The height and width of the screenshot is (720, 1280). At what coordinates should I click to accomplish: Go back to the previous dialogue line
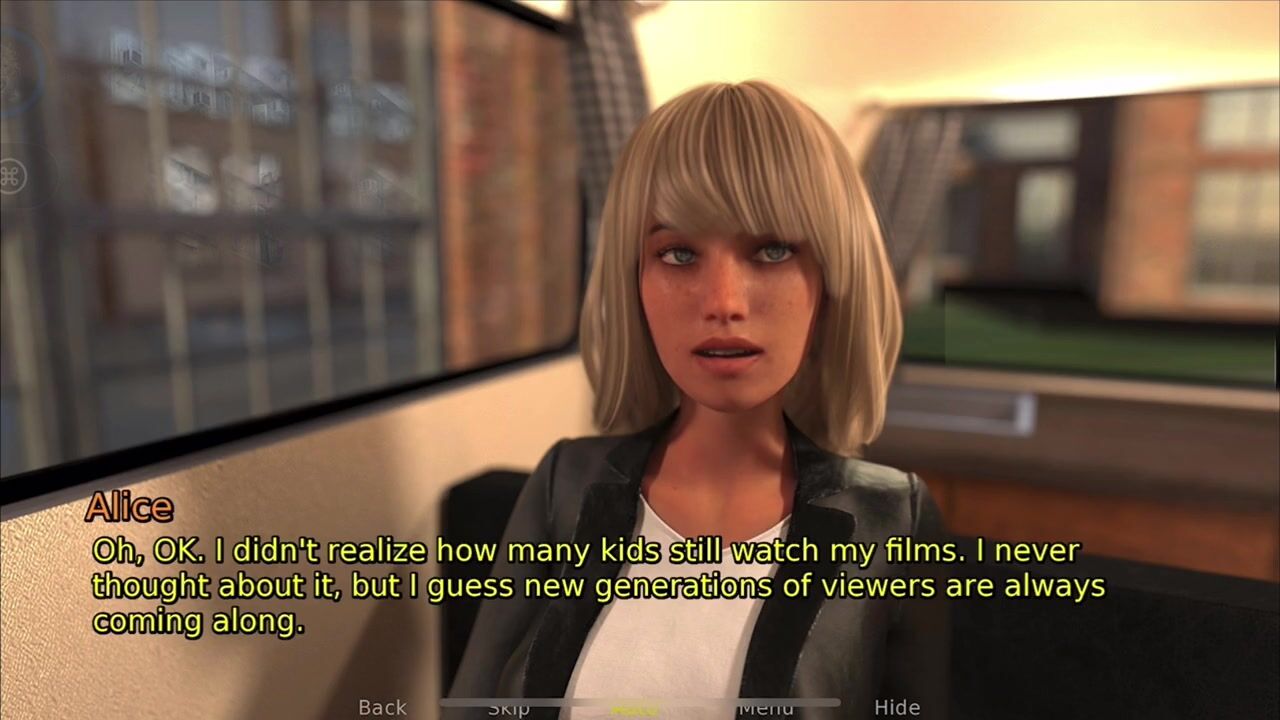coord(382,707)
